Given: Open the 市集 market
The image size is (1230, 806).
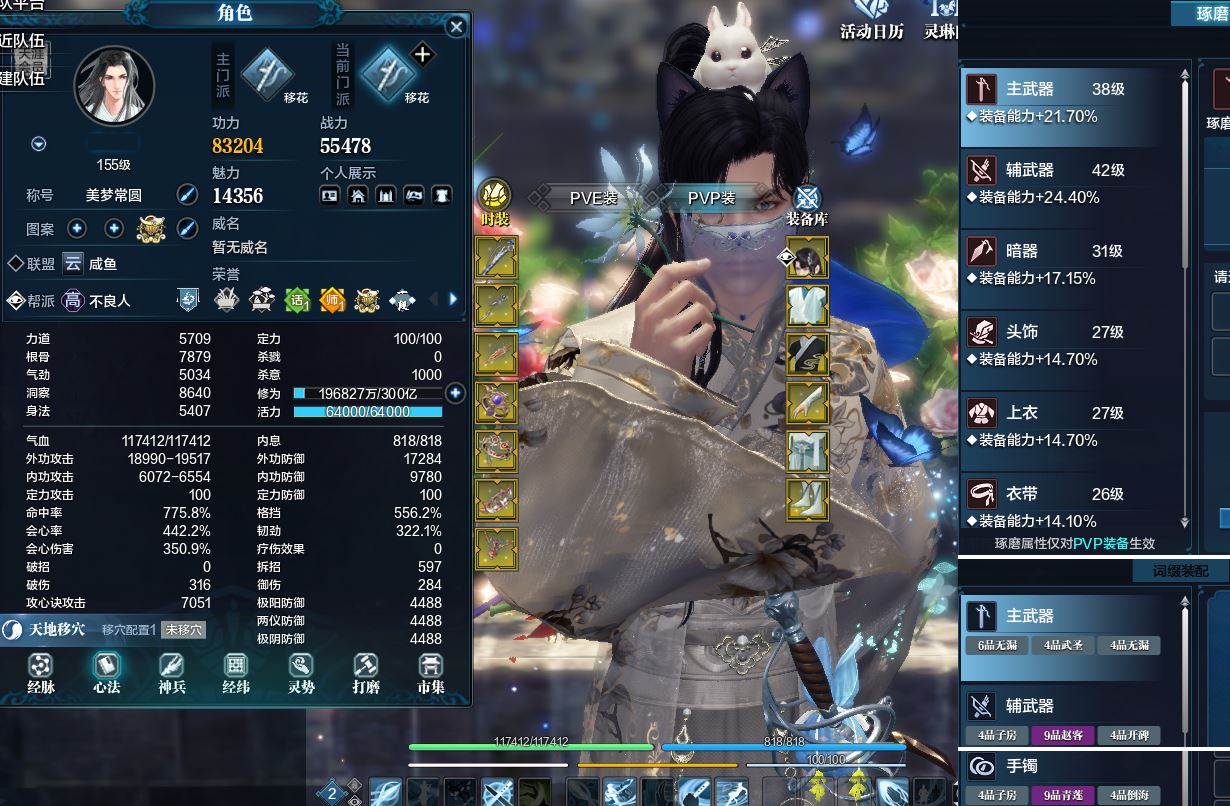Looking at the screenshot, I should pos(430,673).
